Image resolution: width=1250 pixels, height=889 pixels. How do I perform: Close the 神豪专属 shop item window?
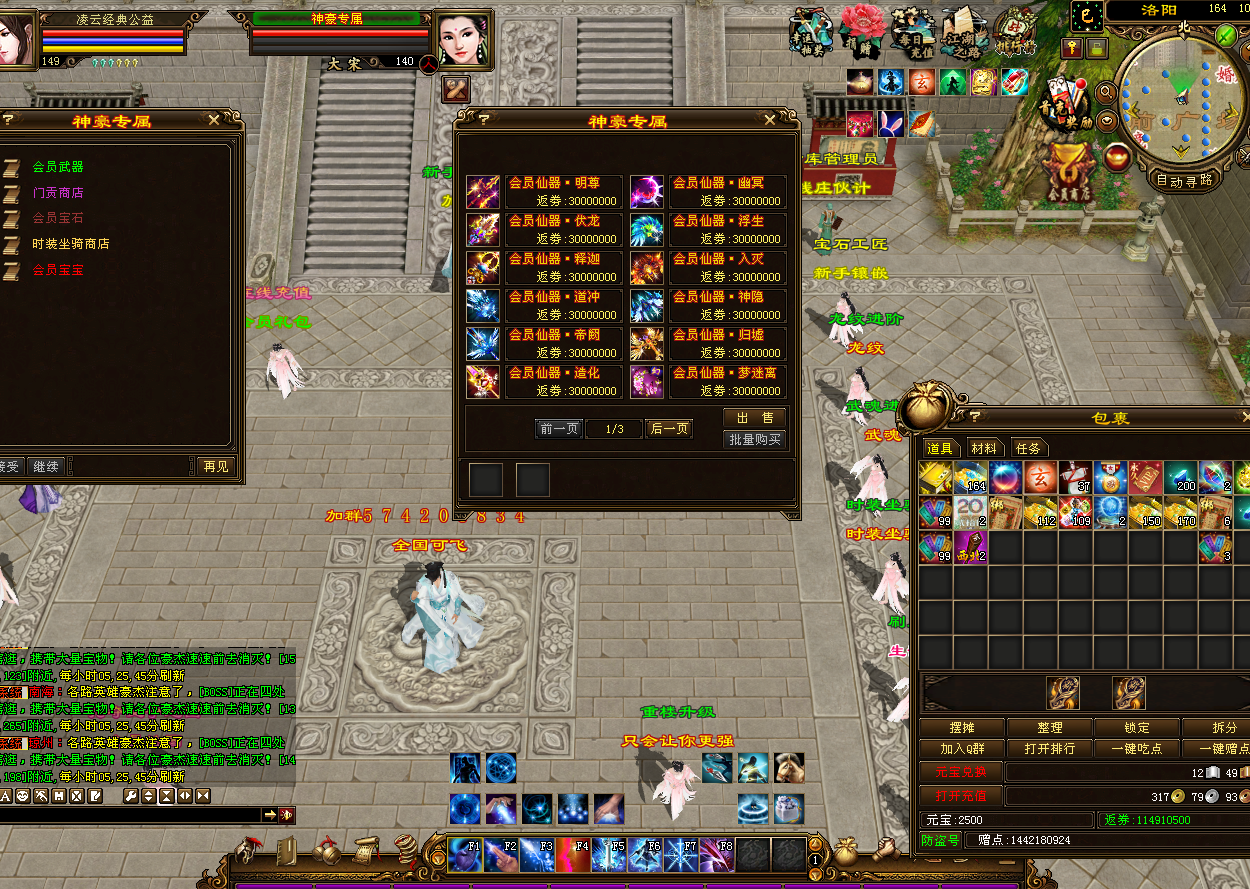point(769,119)
